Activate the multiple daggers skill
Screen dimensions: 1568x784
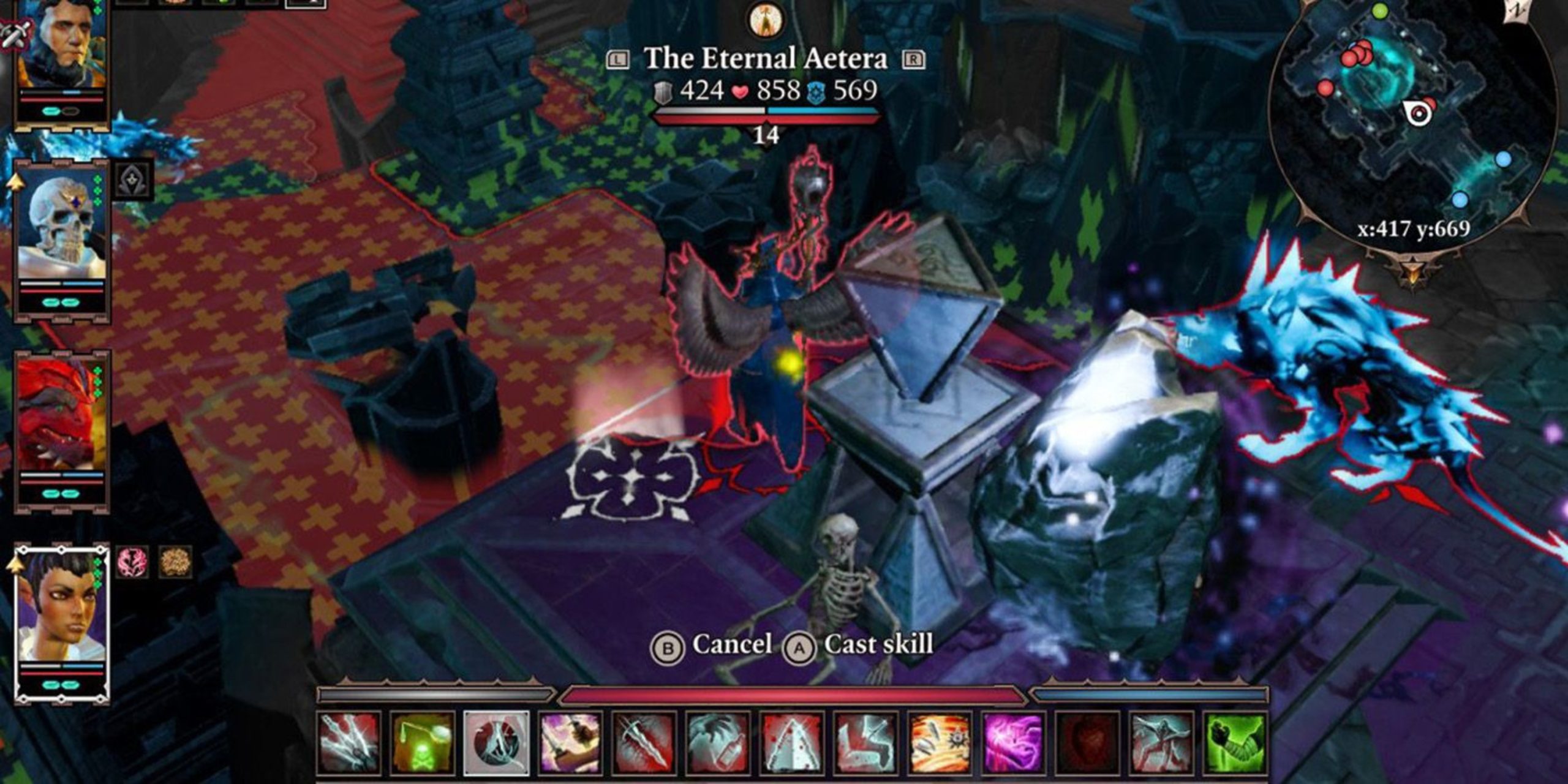[x=349, y=743]
